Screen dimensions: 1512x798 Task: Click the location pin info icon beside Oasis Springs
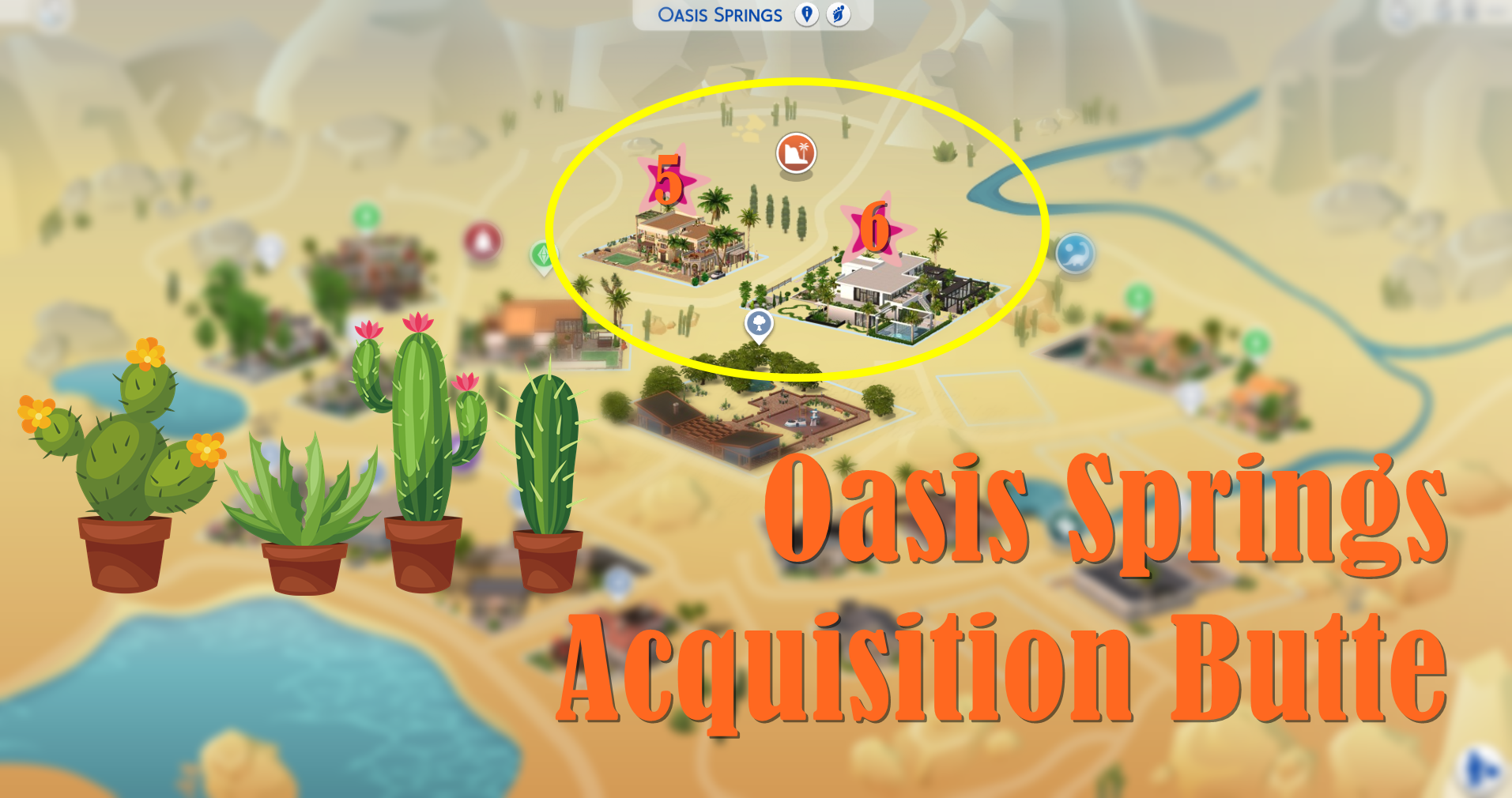[x=805, y=15]
